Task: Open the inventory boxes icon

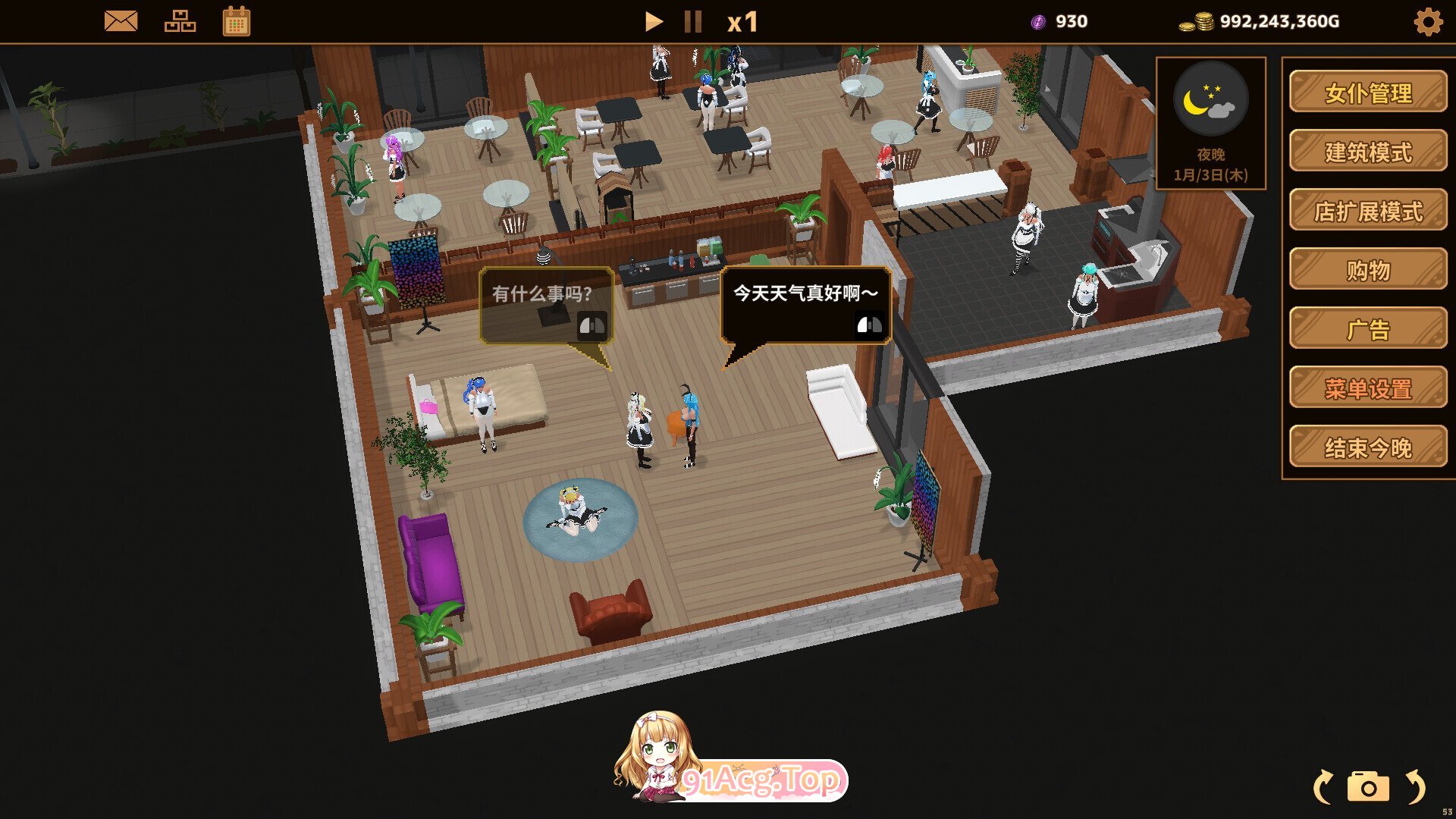Action: (180, 21)
